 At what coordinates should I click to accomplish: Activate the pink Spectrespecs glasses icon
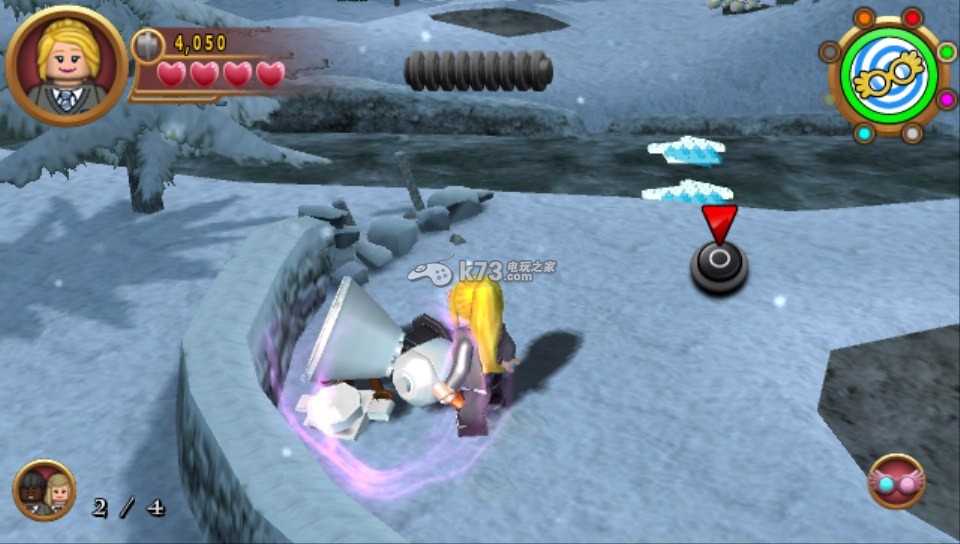point(896,482)
